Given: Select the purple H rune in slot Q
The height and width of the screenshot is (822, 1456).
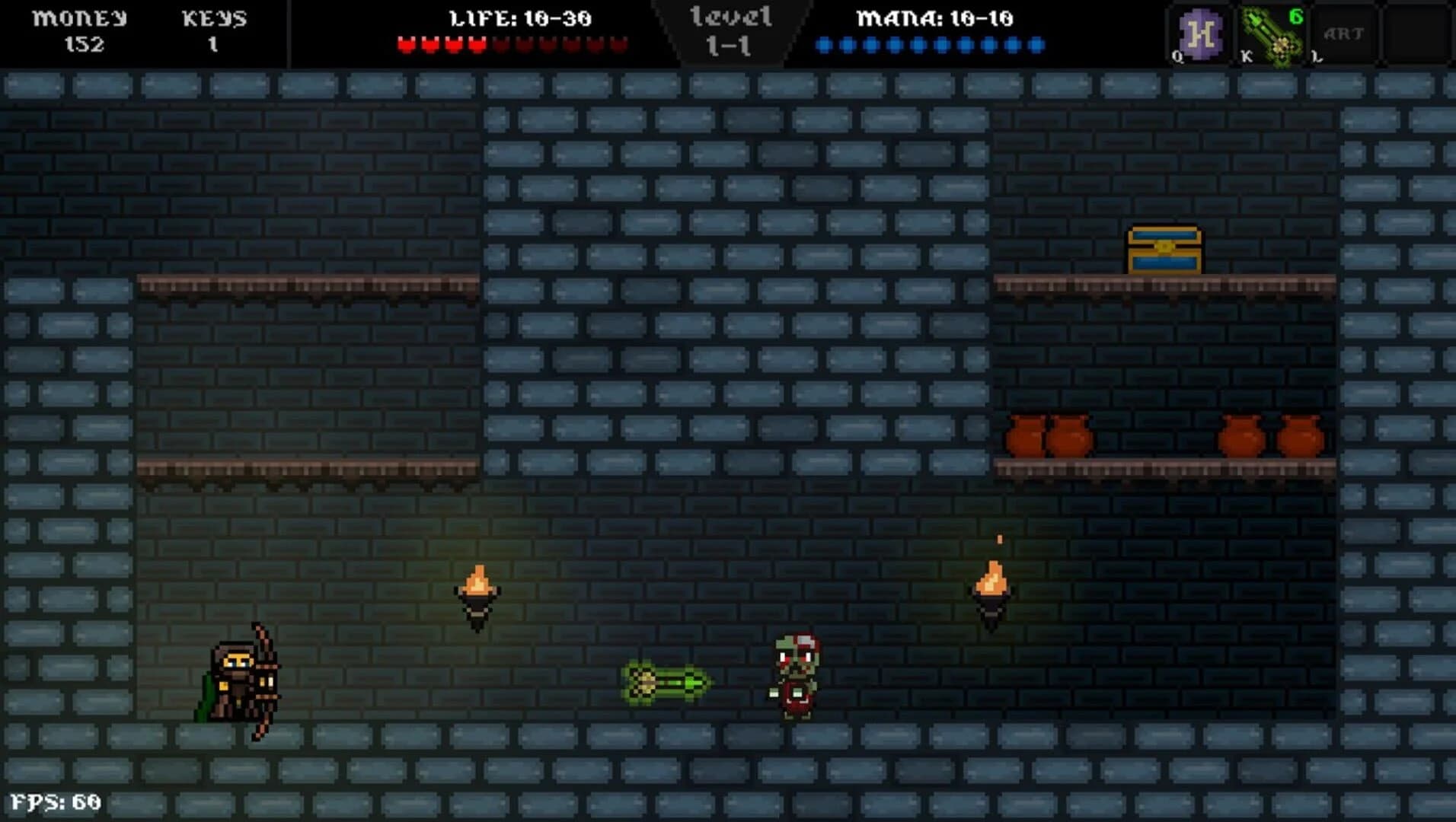Looking at the screenshot, I should click(1199, 34).
